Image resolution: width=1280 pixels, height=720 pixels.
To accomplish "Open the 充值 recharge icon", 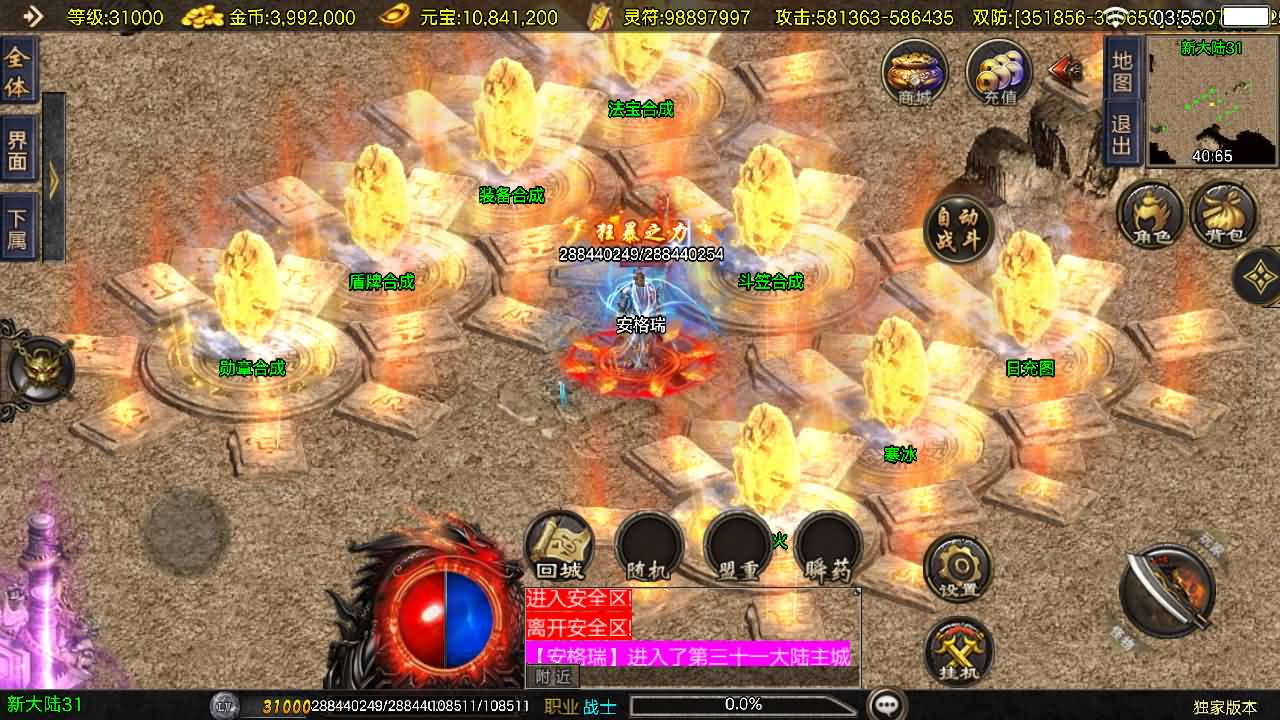I will 999,72.
